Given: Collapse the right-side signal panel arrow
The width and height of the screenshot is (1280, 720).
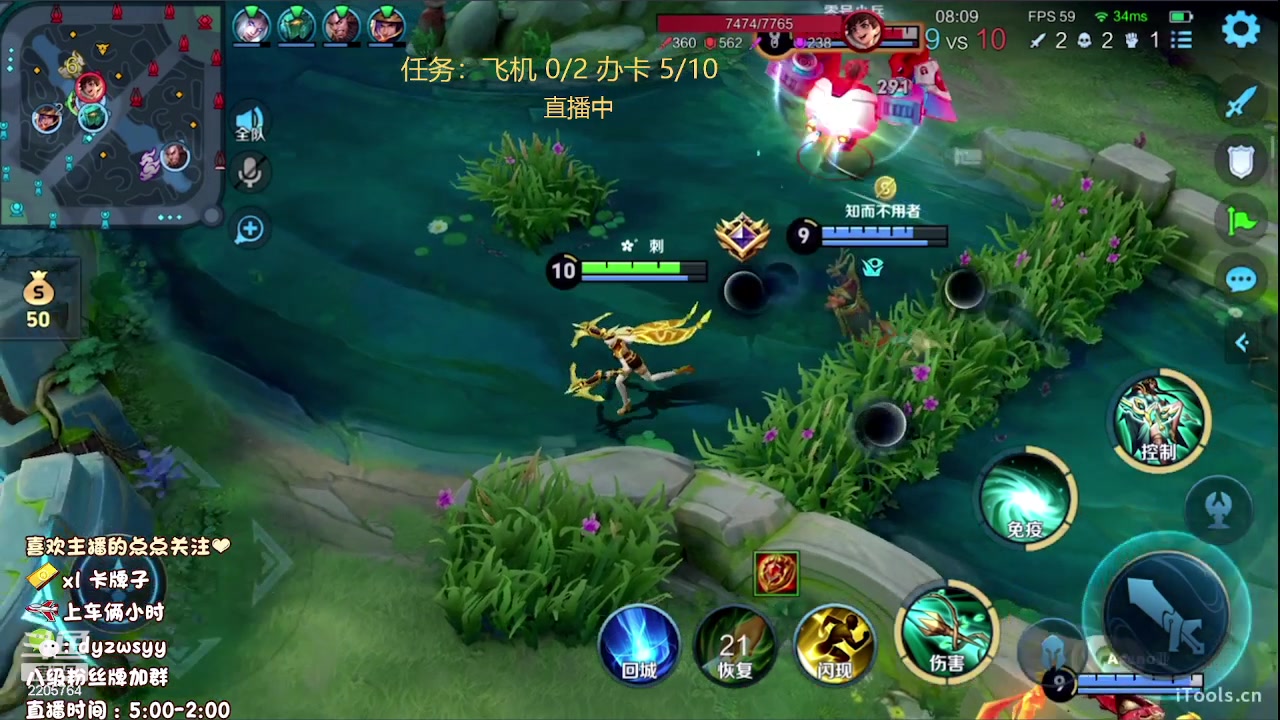Looking at the screenshot, I should (x=1241, y=343).
